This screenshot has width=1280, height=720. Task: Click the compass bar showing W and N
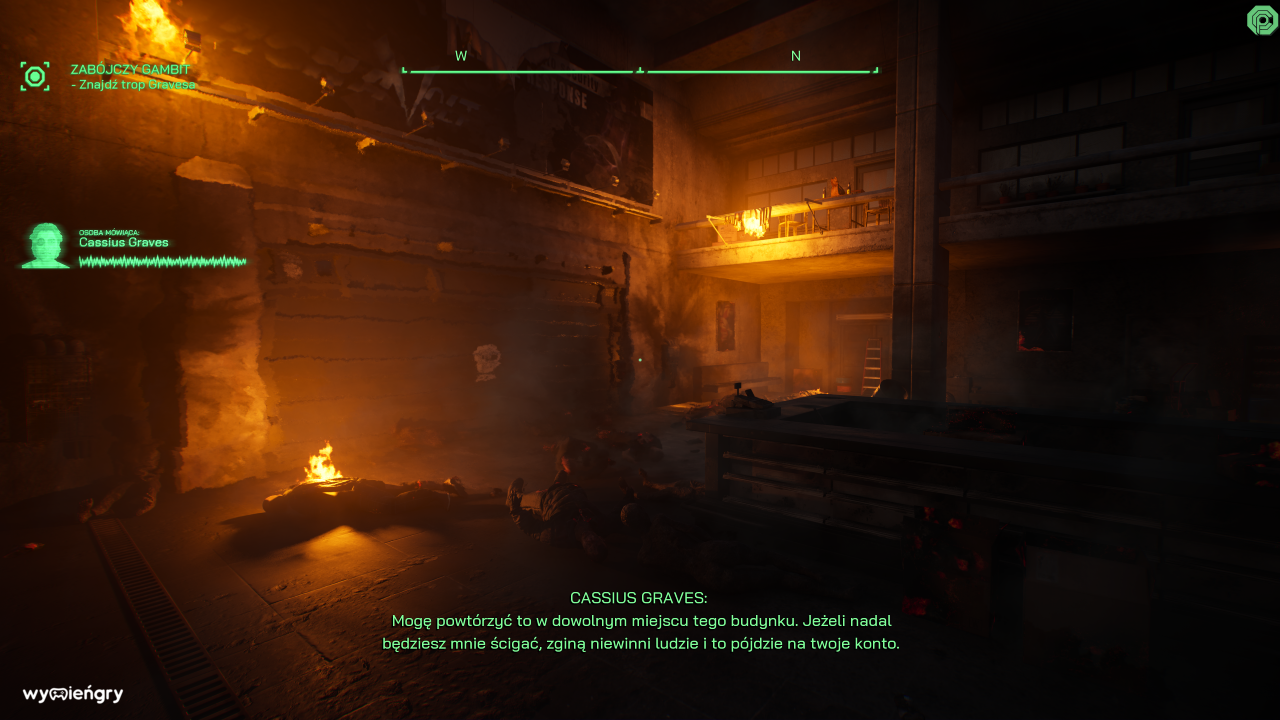tap(640, 68)
